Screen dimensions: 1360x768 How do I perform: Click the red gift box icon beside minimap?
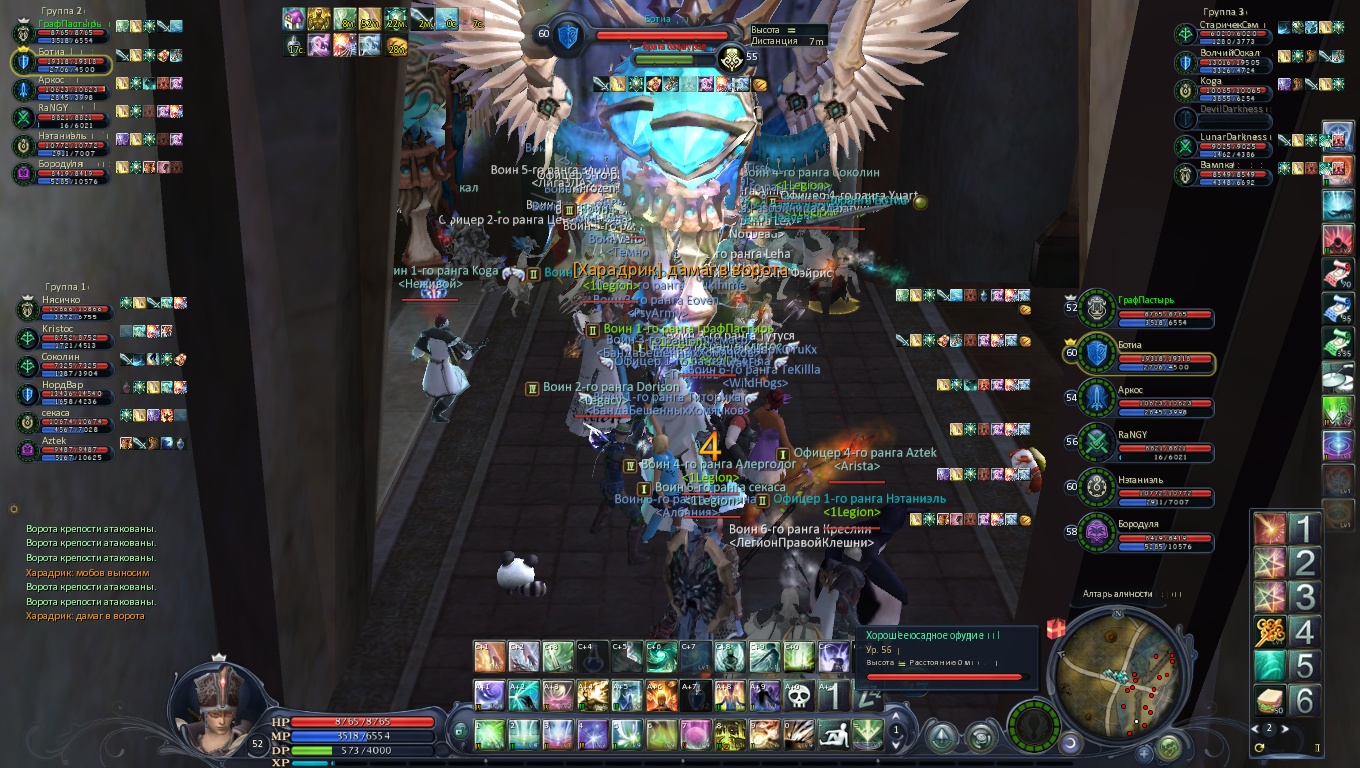[x=1056, y=629]
